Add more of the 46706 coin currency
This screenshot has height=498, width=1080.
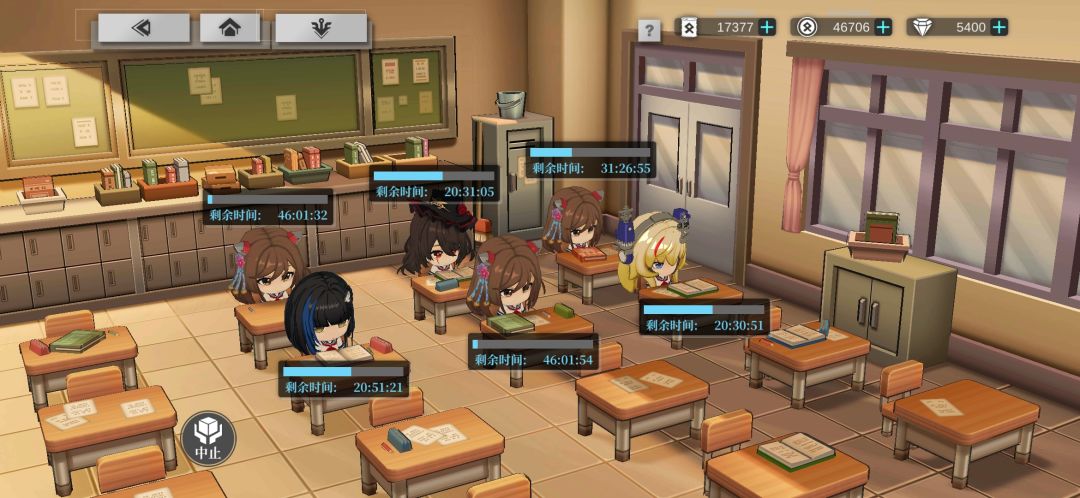(x=883, y=27)
